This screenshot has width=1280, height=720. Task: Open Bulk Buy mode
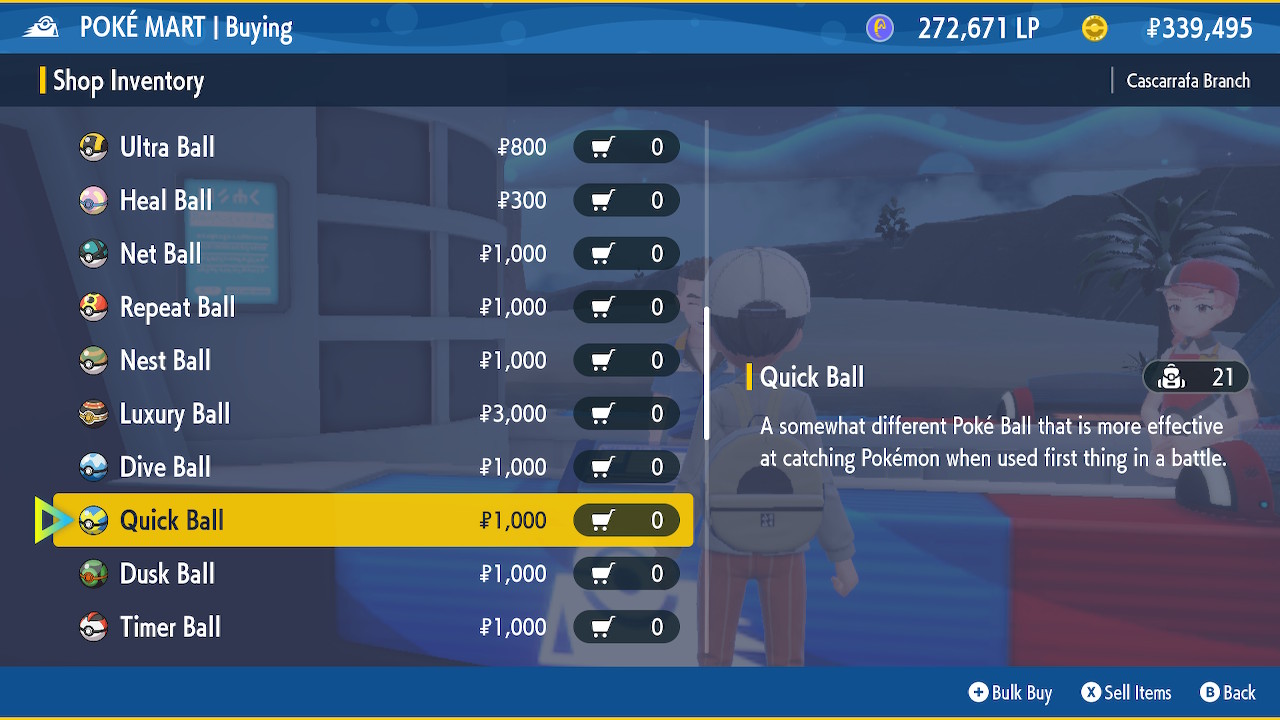[1009, 692]
